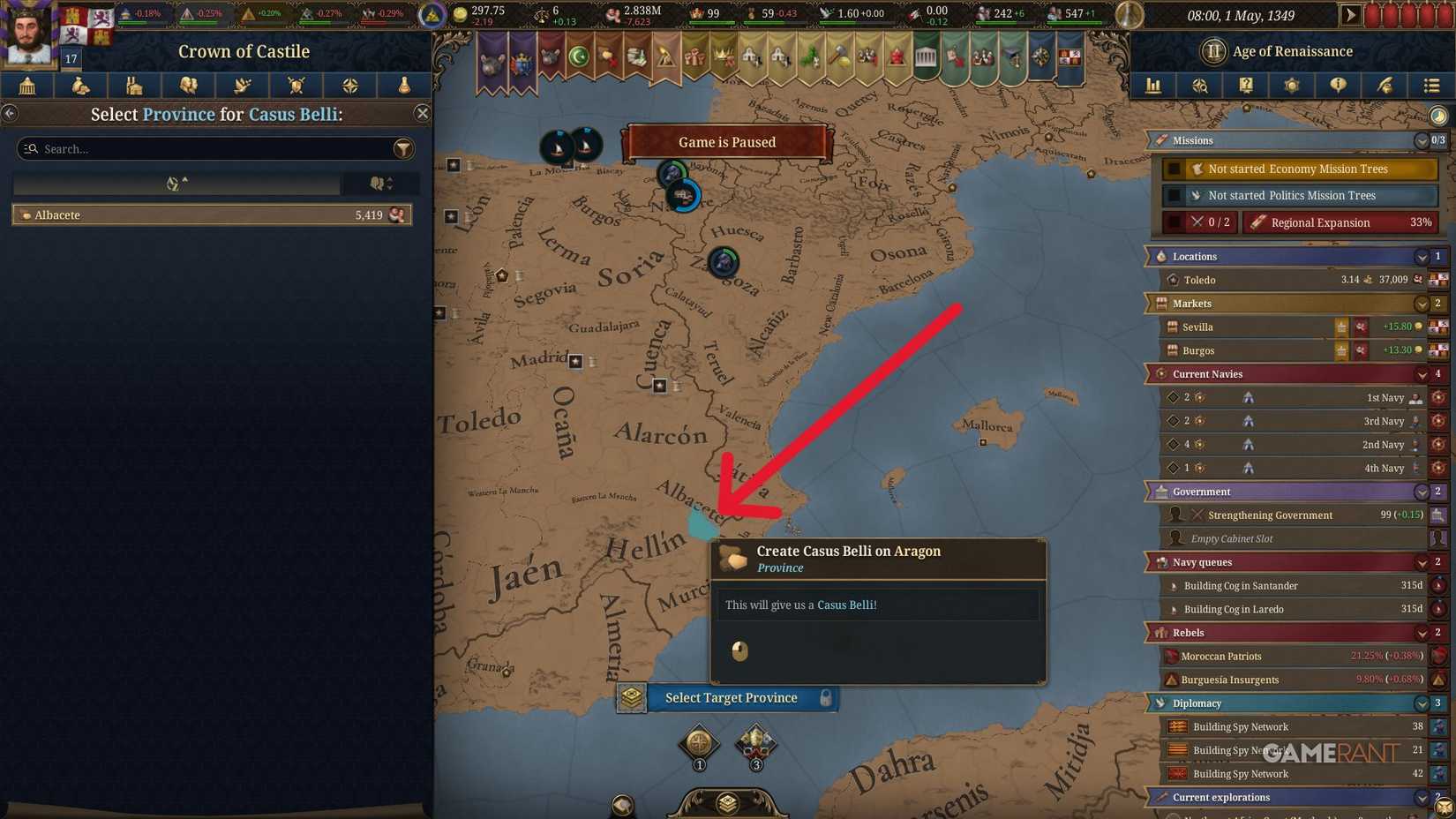Toggle the search filter icon in the province search bar
This screenshot has width=1456, height=819.
tap(403, 148)
